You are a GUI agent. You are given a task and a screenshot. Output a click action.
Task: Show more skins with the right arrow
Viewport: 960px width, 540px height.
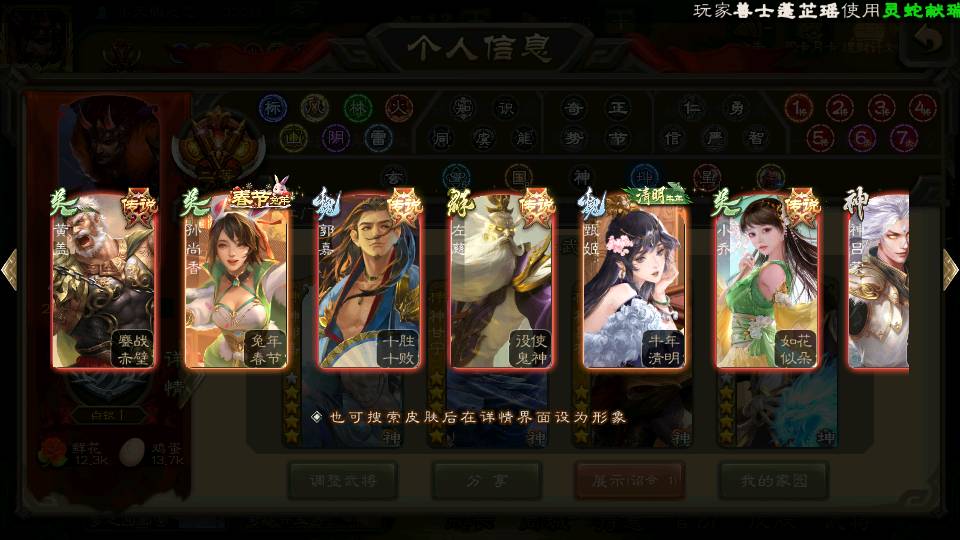coord(949,270)
